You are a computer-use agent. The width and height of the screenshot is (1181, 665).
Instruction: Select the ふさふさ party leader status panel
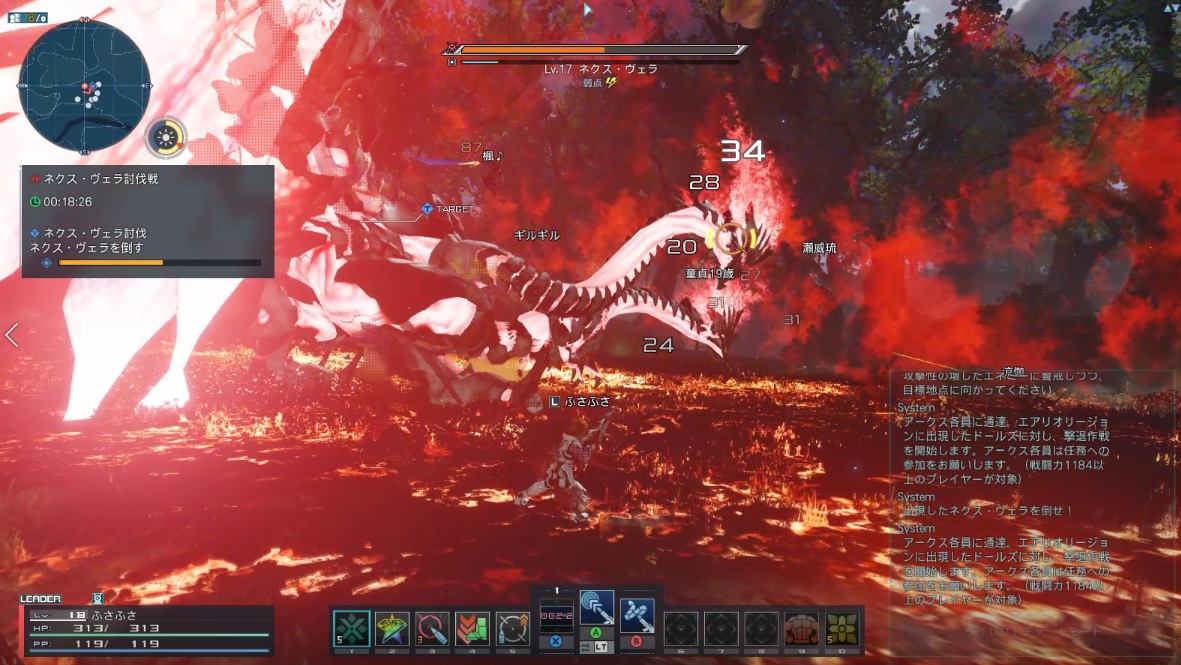click(x=146, y=628)
